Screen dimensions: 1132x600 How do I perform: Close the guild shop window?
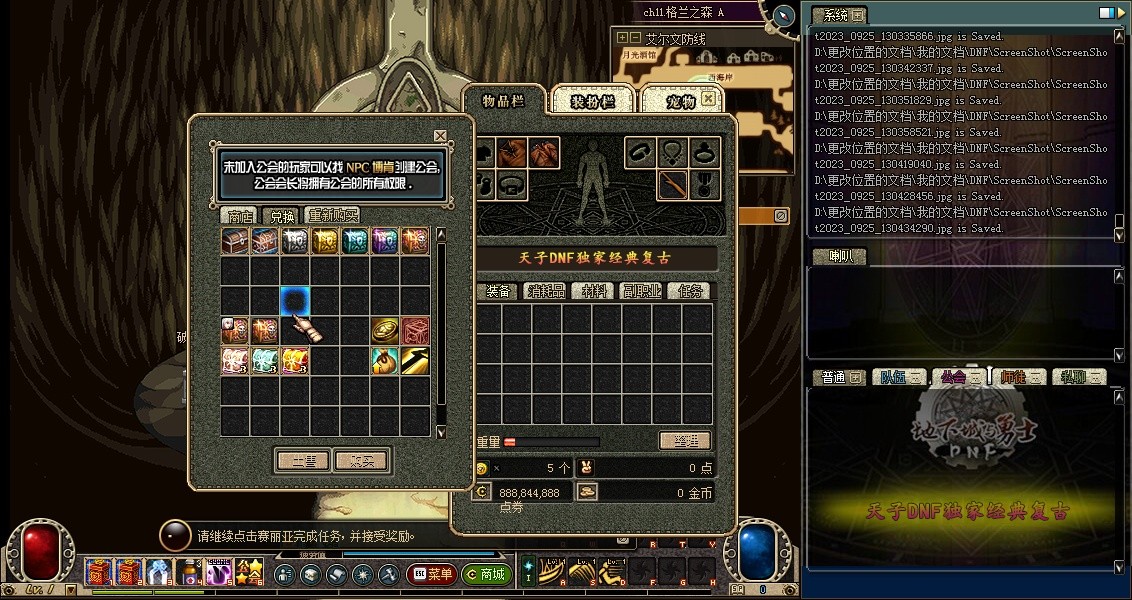pos(440,136)
